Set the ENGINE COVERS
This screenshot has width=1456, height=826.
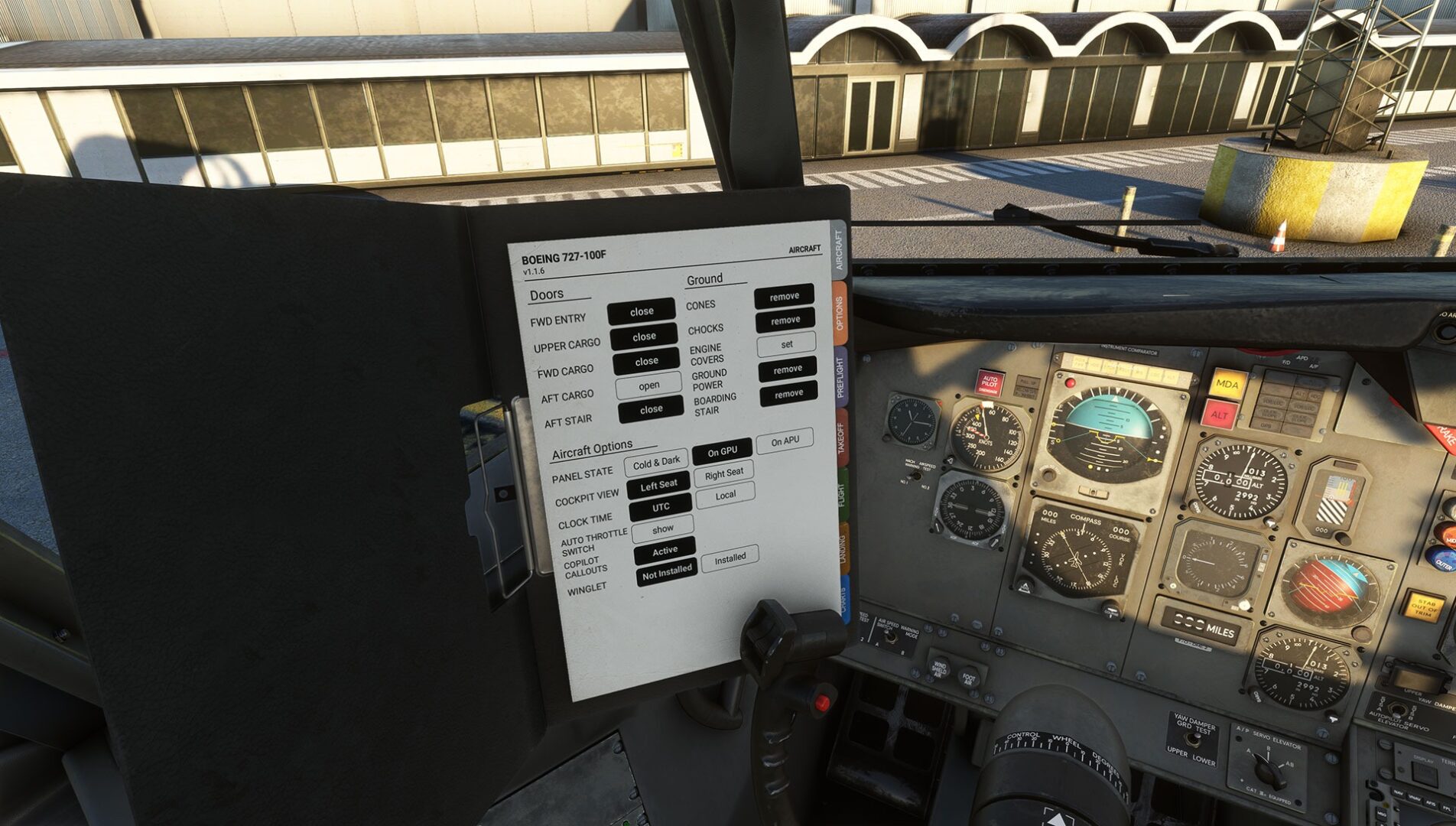coord(786,344)
